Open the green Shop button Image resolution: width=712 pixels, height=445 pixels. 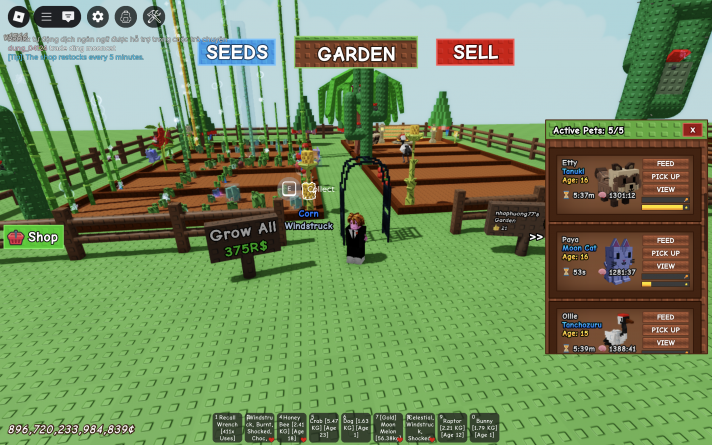point(34,237)
